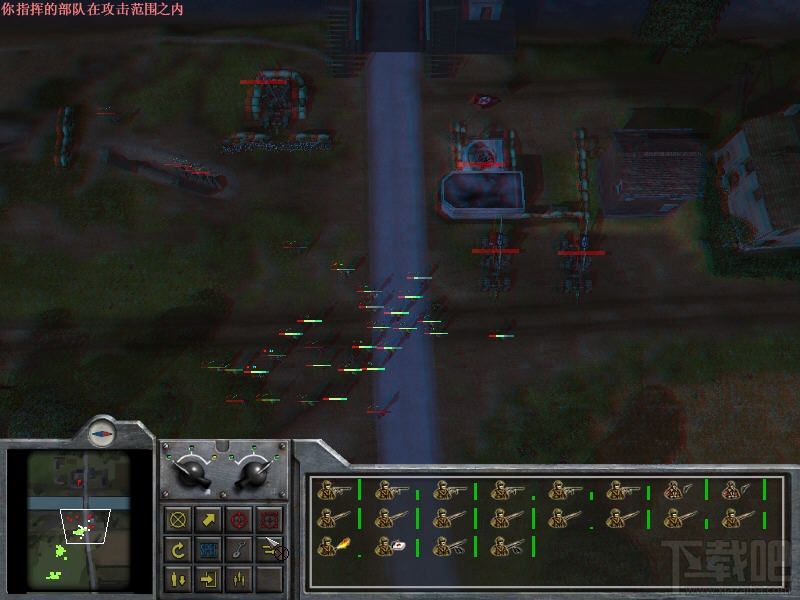The image size is (800, 600).
Task: Click the yellow arrows button under the cursor
Action: coord(268,549)
